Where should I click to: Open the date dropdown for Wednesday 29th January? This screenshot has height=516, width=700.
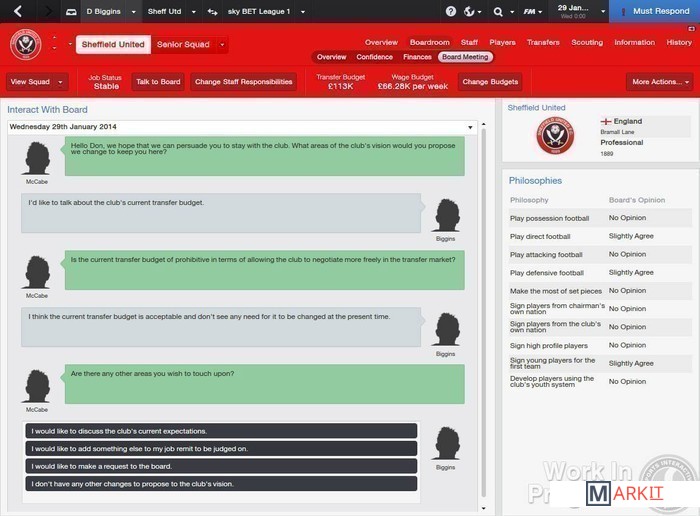tap(471, 127)
